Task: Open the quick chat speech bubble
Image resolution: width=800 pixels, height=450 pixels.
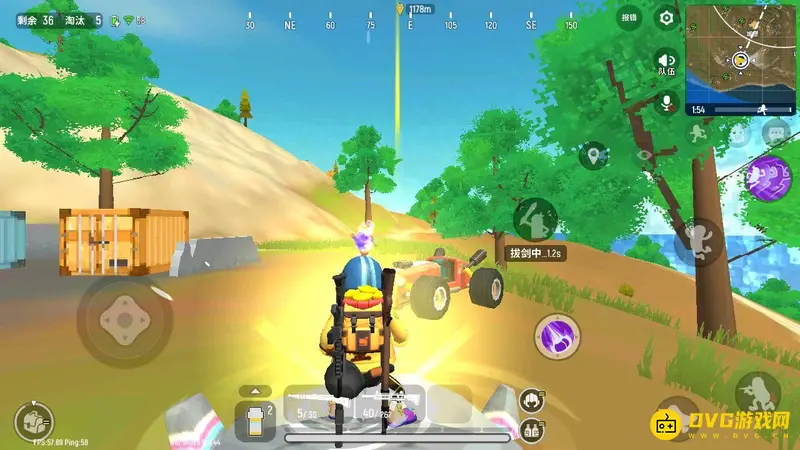Action: [775, 132]
